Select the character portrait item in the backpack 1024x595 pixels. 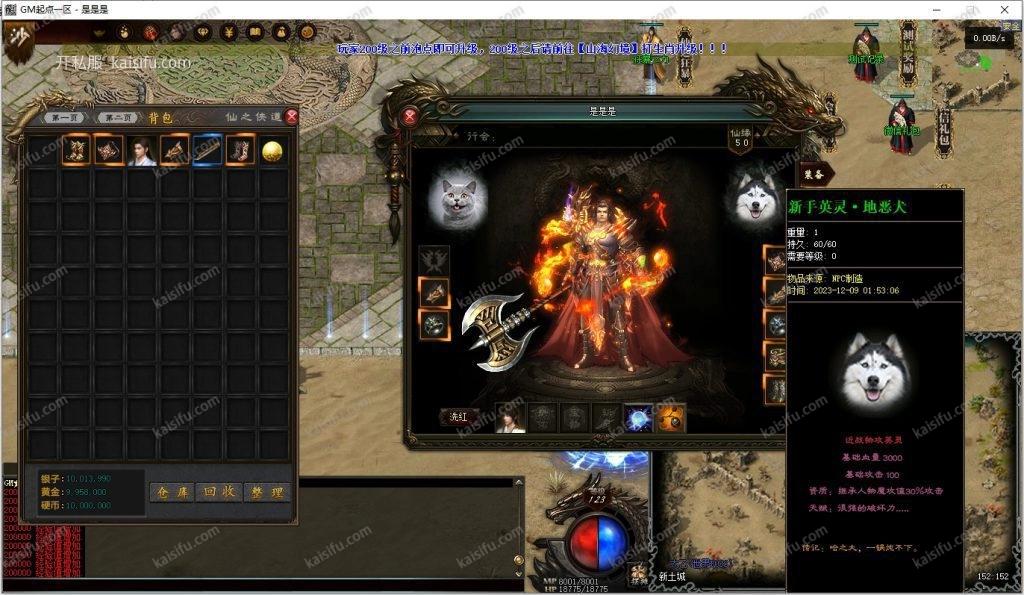[x=142, y=150]
